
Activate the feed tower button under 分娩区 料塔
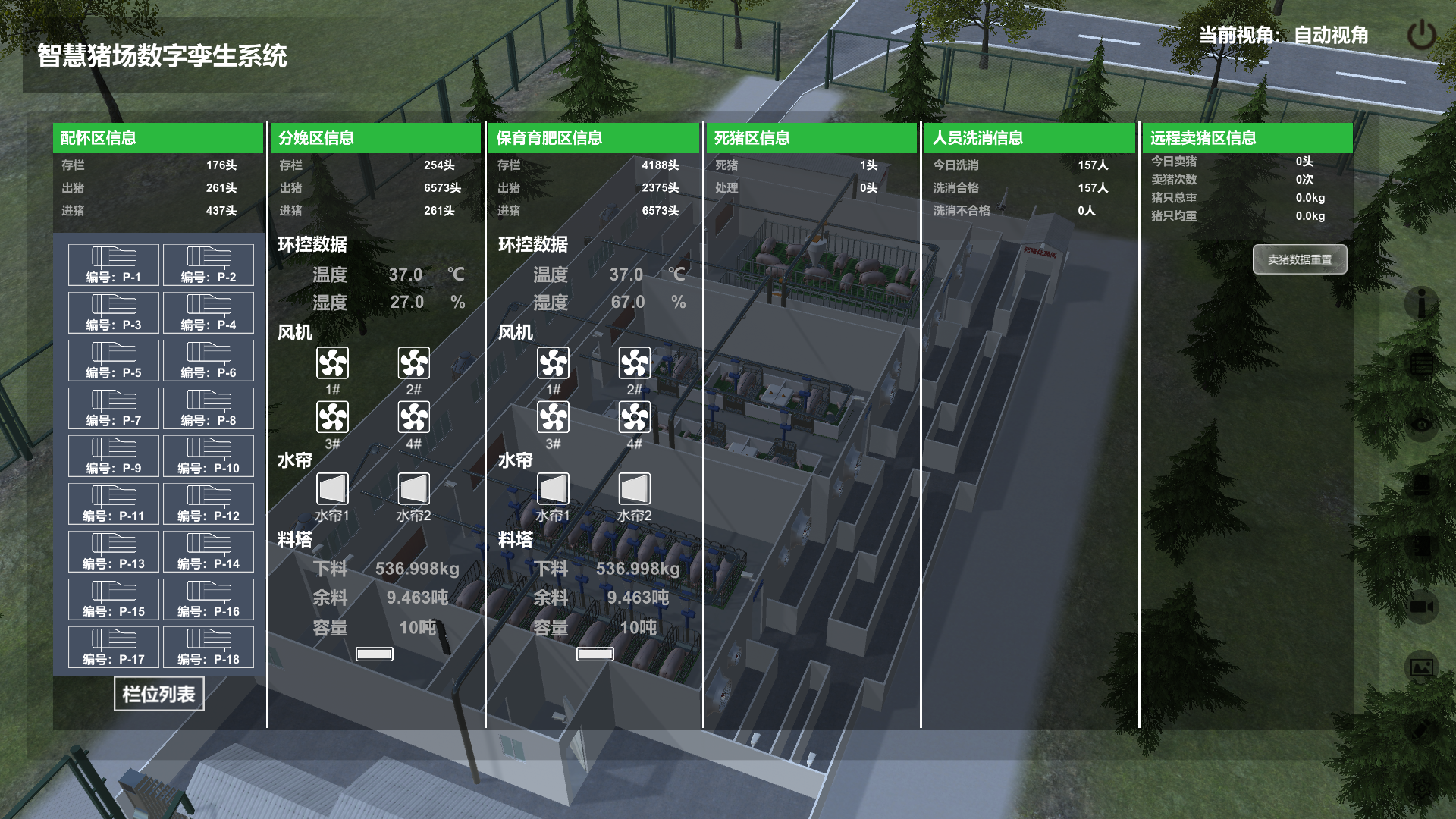(375, 654)
